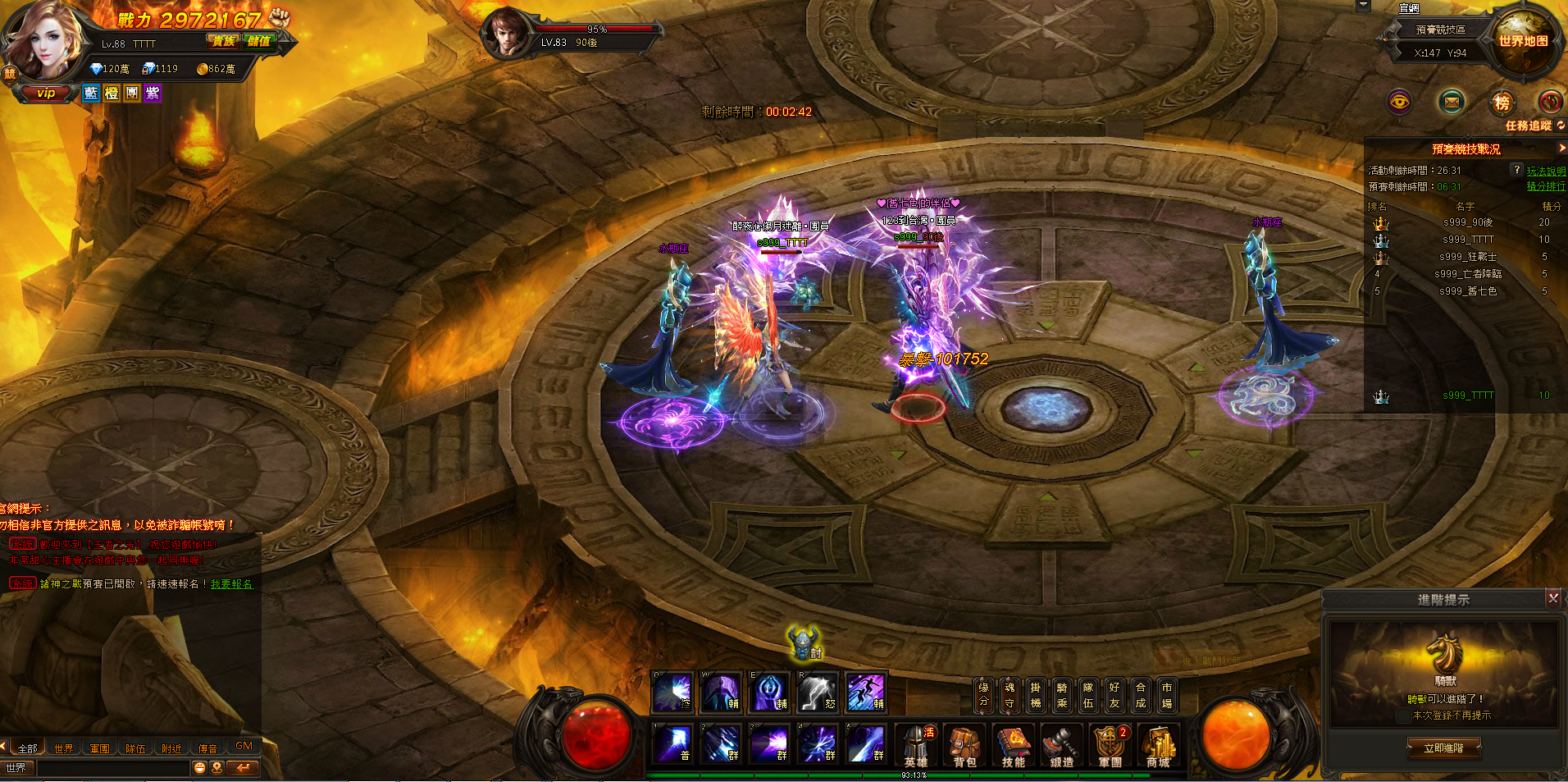Viewport: 1568px width, 782px height.
Task: Switch to the 軍團 chat tab
Action: 100,748
